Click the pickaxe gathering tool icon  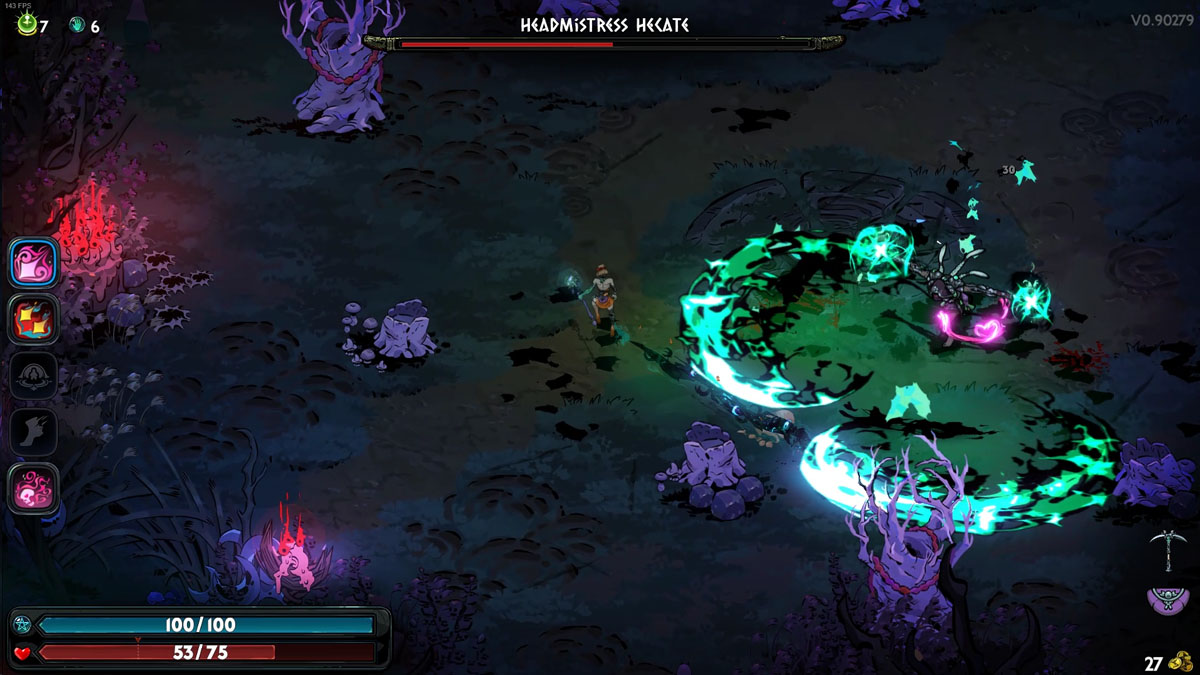(x=1164, y=549)
